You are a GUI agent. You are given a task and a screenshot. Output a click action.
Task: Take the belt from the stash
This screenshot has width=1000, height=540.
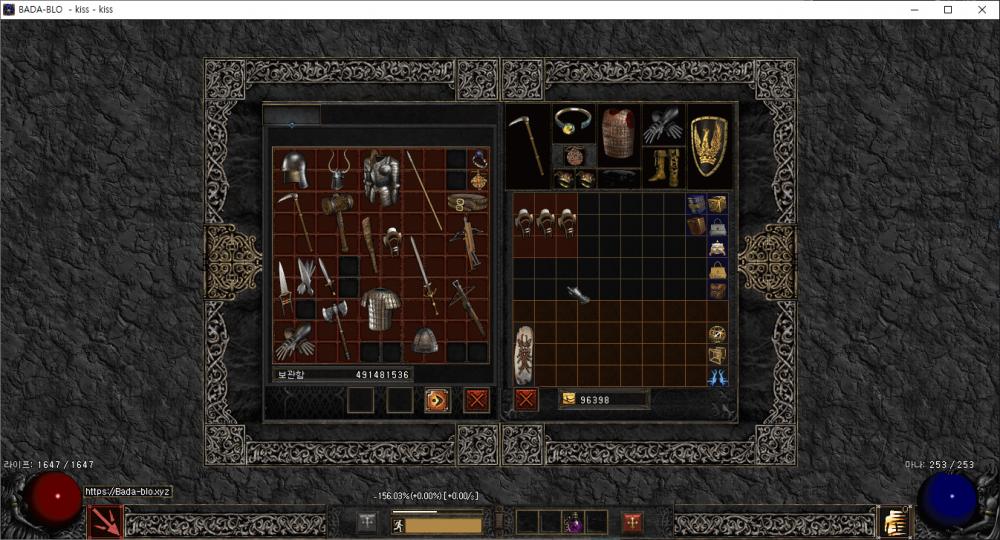click(x=467, y=203)
